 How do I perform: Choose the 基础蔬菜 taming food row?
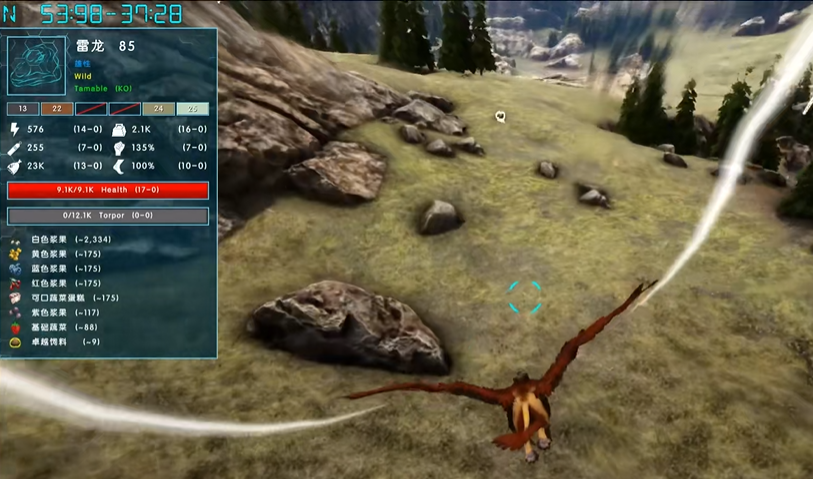(x=60, y=327)
